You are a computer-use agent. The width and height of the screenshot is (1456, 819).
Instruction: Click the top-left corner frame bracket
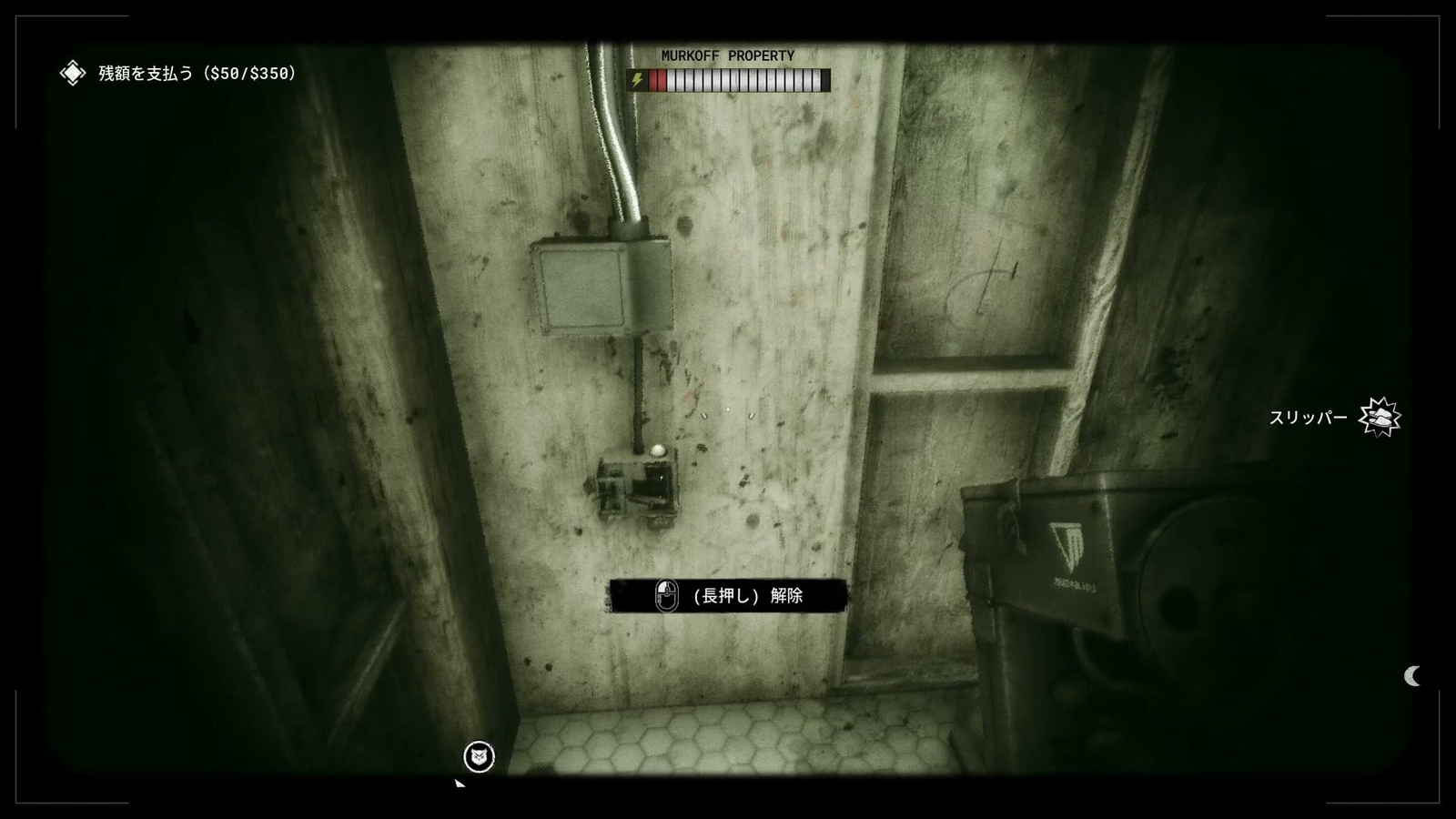[16, 15]
